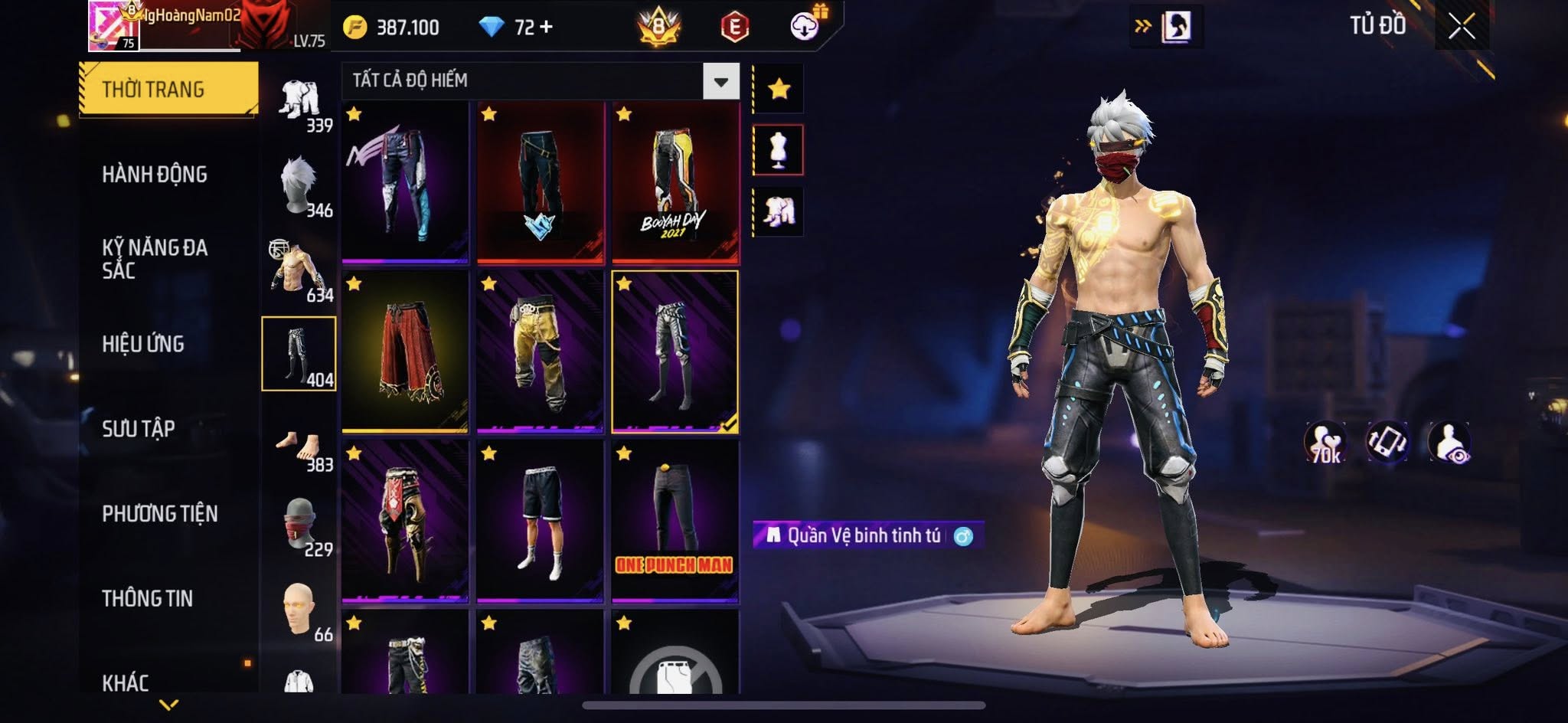Expand the Tất Cả Độ Hiếm dropdown
This screenshot has width=1568, height=723.
[x=720, y=81]
